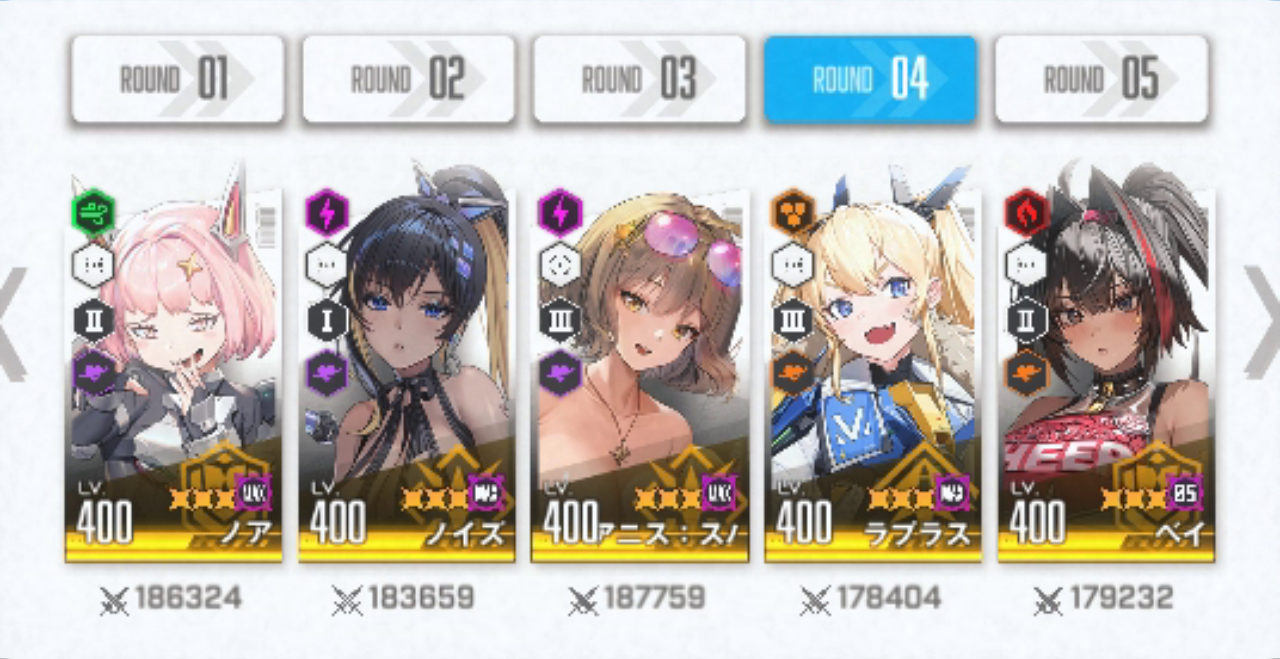Click the right arrow to next team
This screenshot has height=659, width=1280.
tap(1262, 322)
